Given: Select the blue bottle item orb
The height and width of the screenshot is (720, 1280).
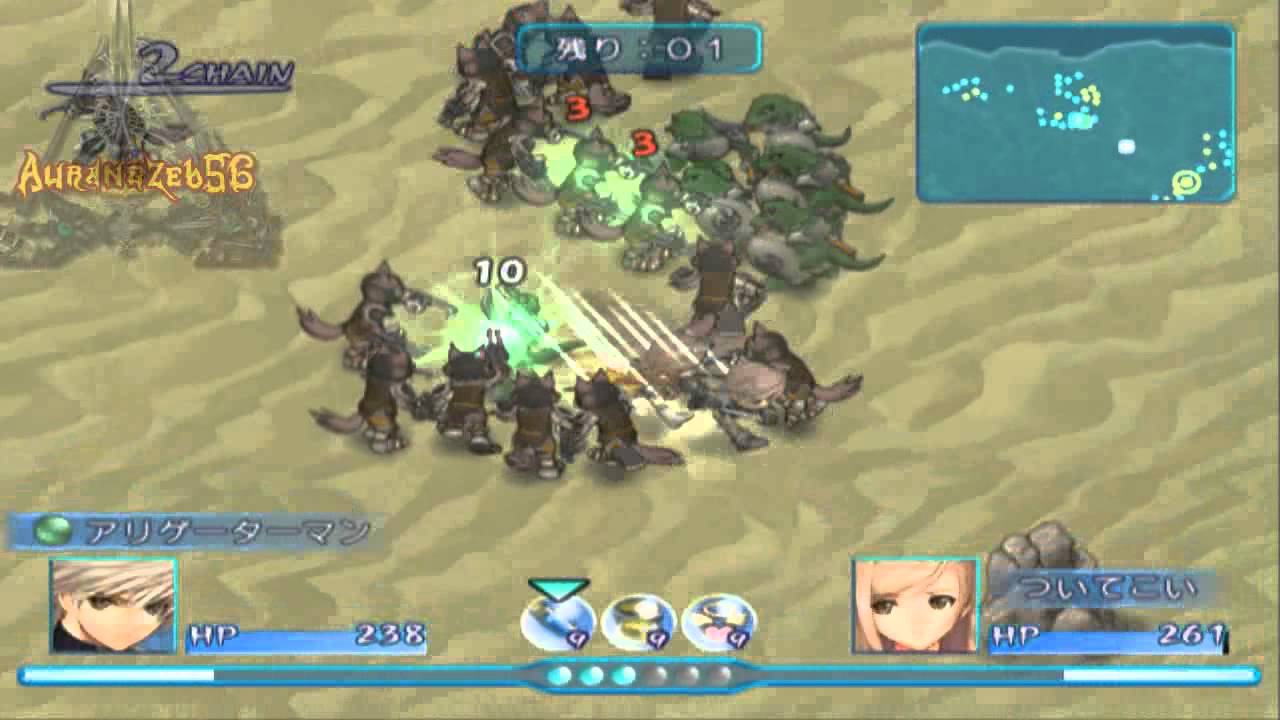Looking at the screenshot, I should tap(558, 622).
